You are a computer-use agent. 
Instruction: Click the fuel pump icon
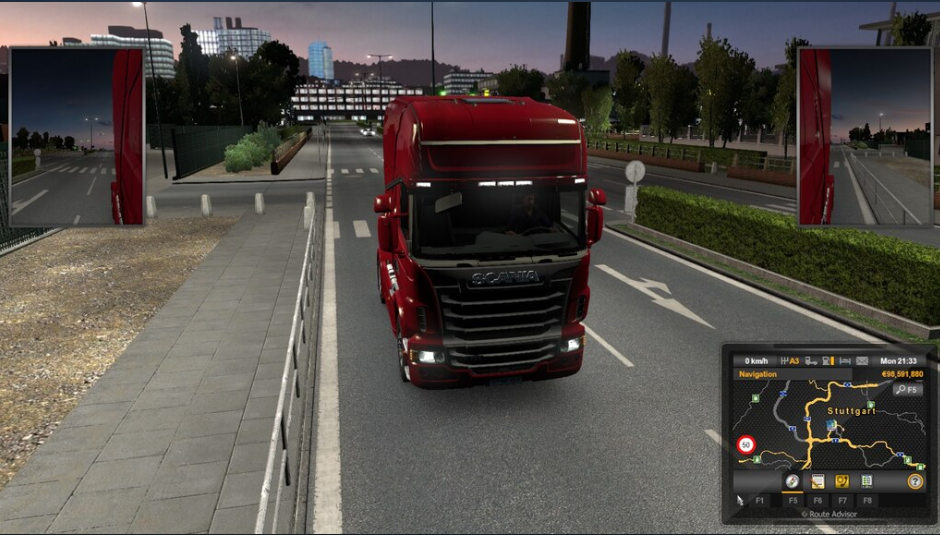pyautogui.click(x=827, y=361)
